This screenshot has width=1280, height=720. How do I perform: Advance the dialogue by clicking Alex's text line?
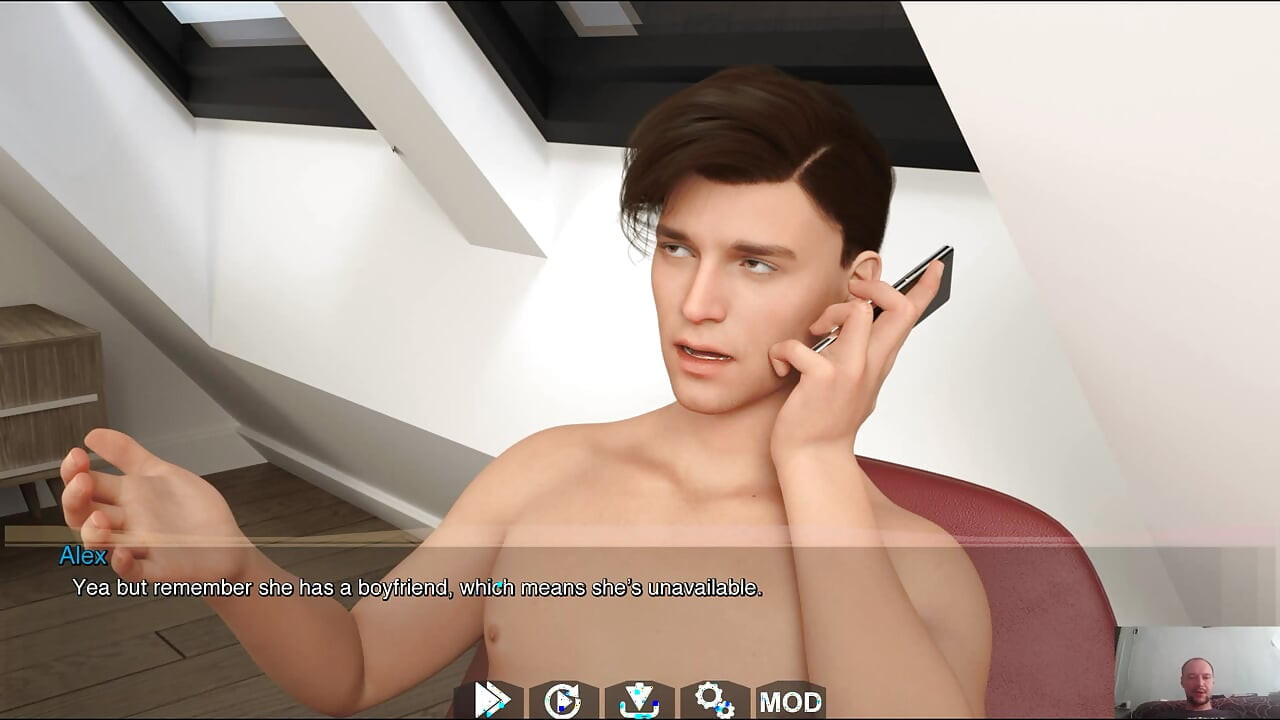pos(417,588)
